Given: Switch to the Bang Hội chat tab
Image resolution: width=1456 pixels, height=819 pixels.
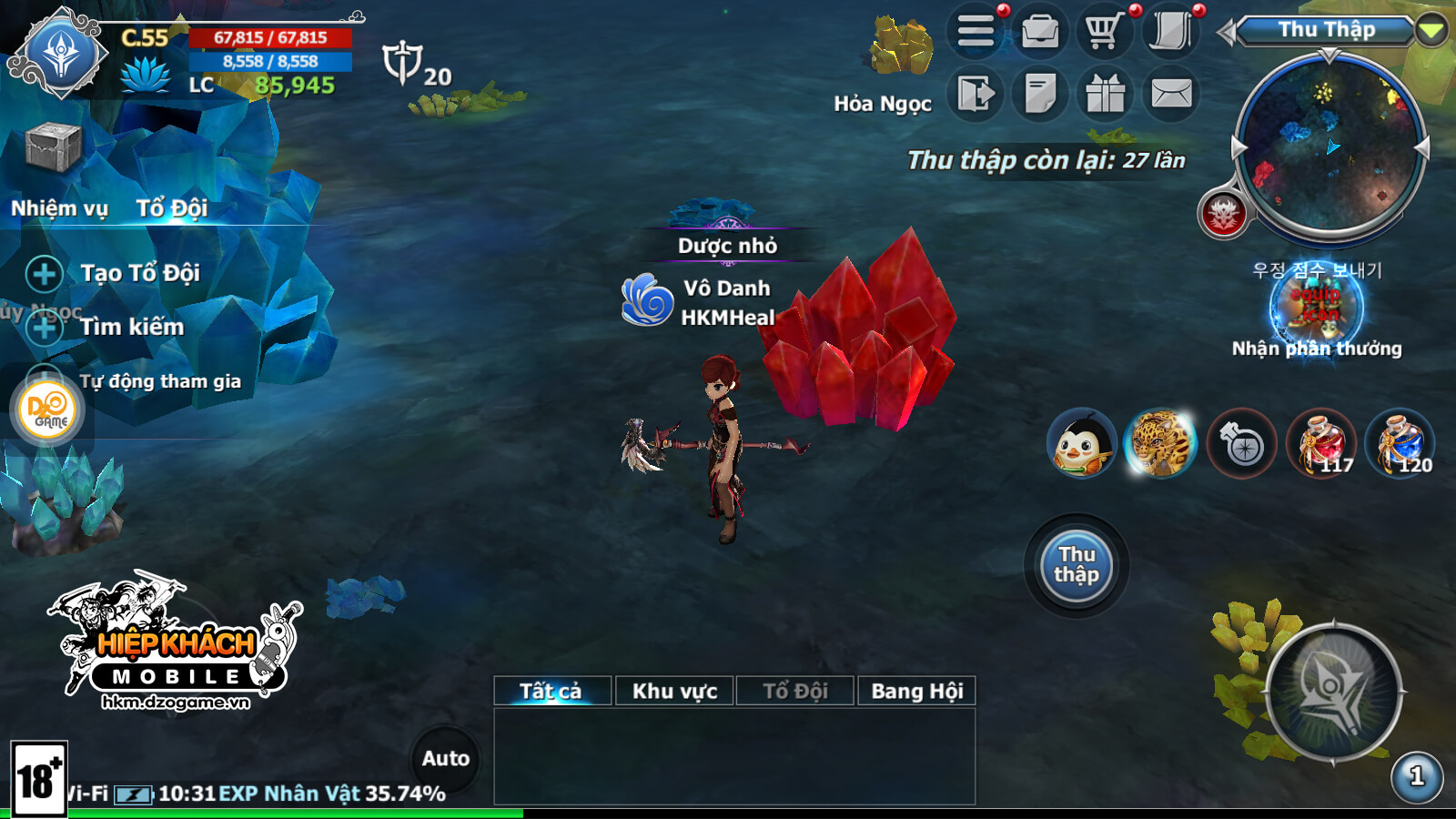Looking at the screenshot, I should point(916,691).
